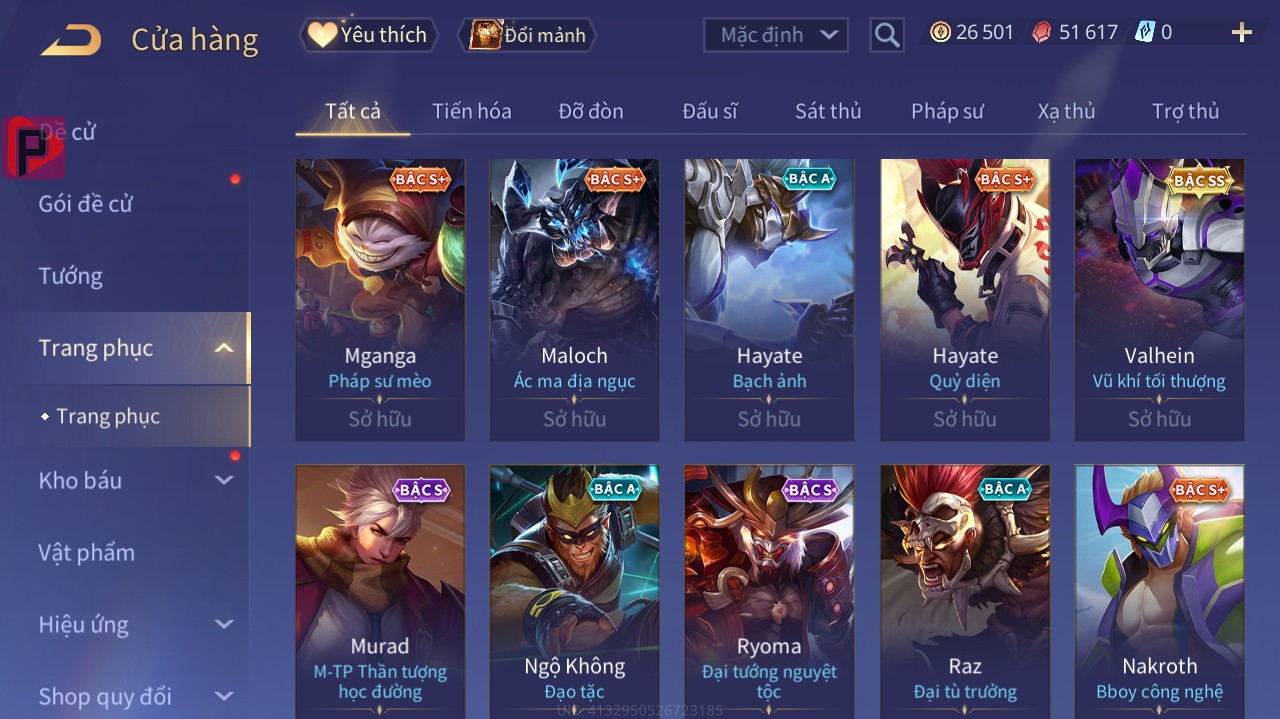Open the Gói đề cử menu

pos(86,204)
